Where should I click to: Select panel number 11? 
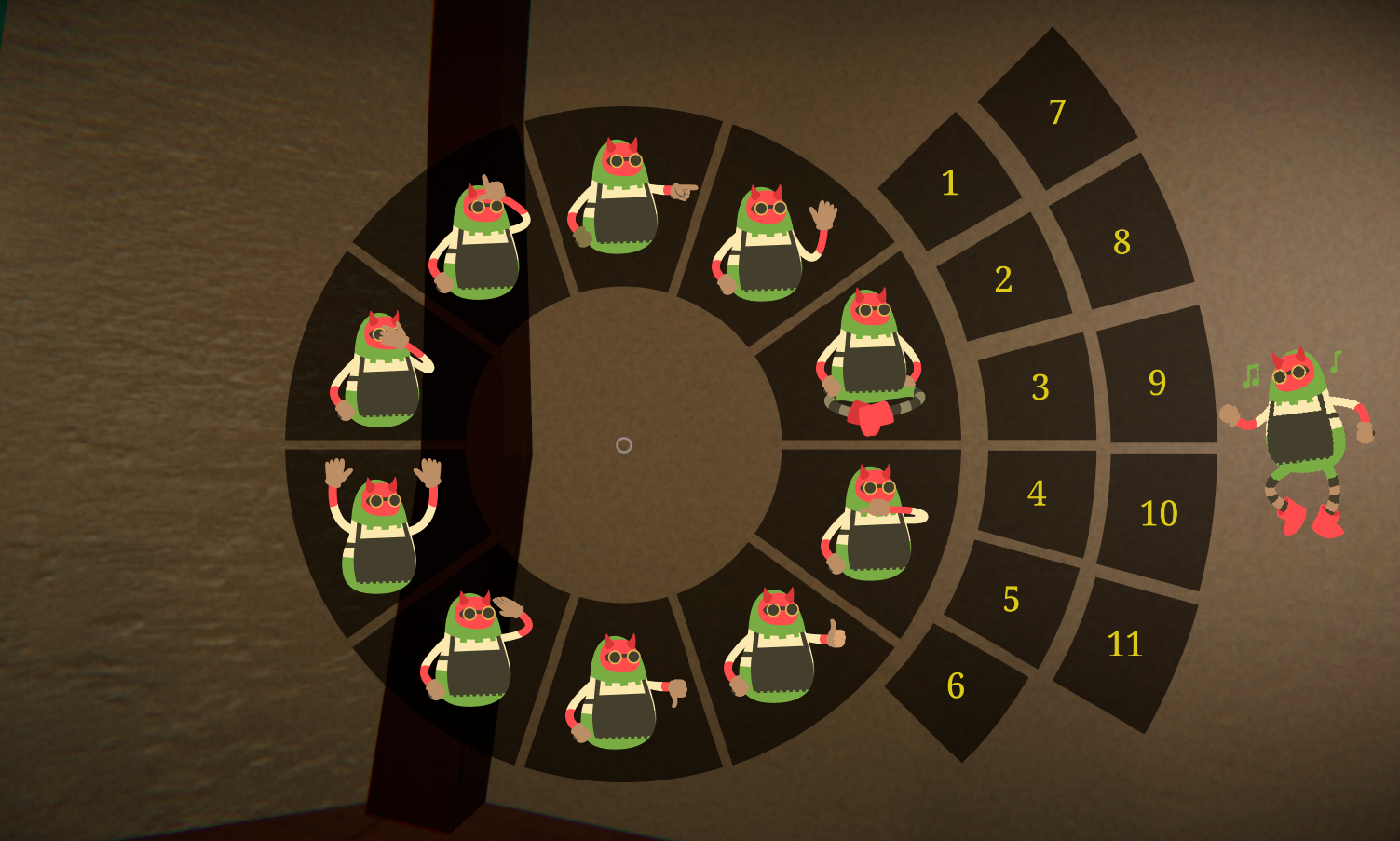(x=1127, y=643)
